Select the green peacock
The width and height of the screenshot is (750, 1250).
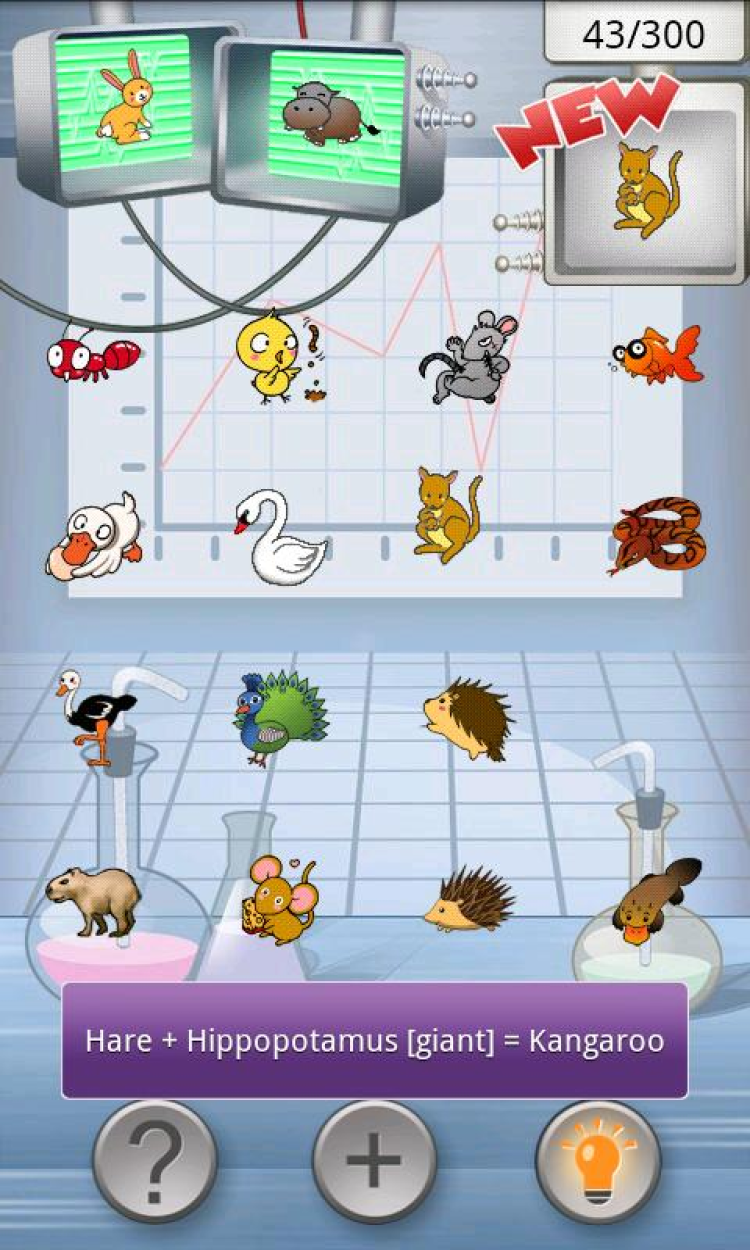point(280,716)
